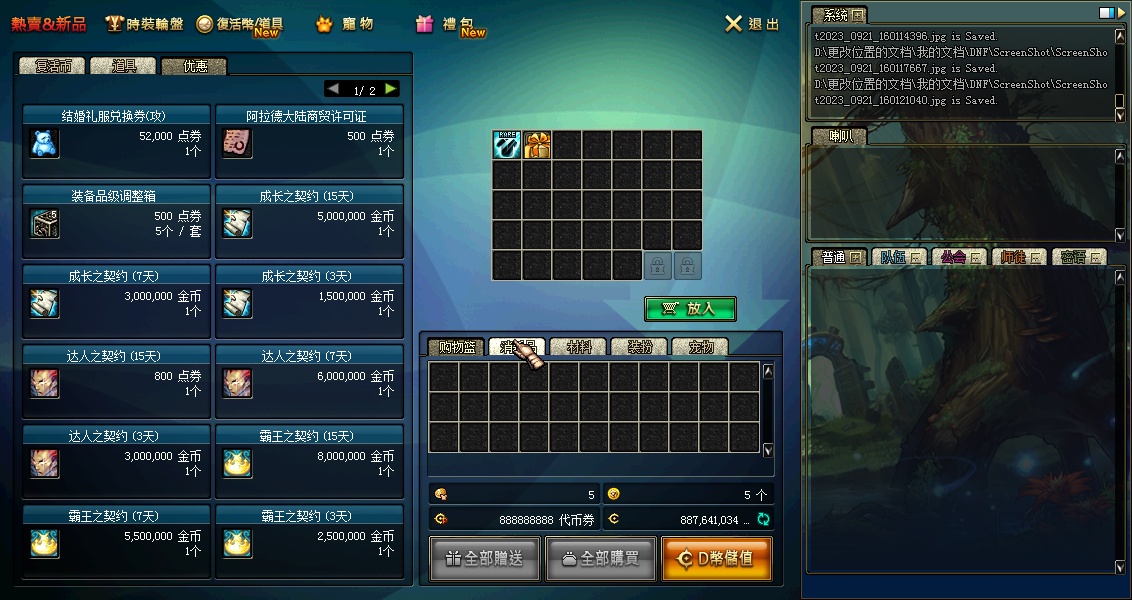Click 全部贈送 gift all button

click(x=485, y=559)
